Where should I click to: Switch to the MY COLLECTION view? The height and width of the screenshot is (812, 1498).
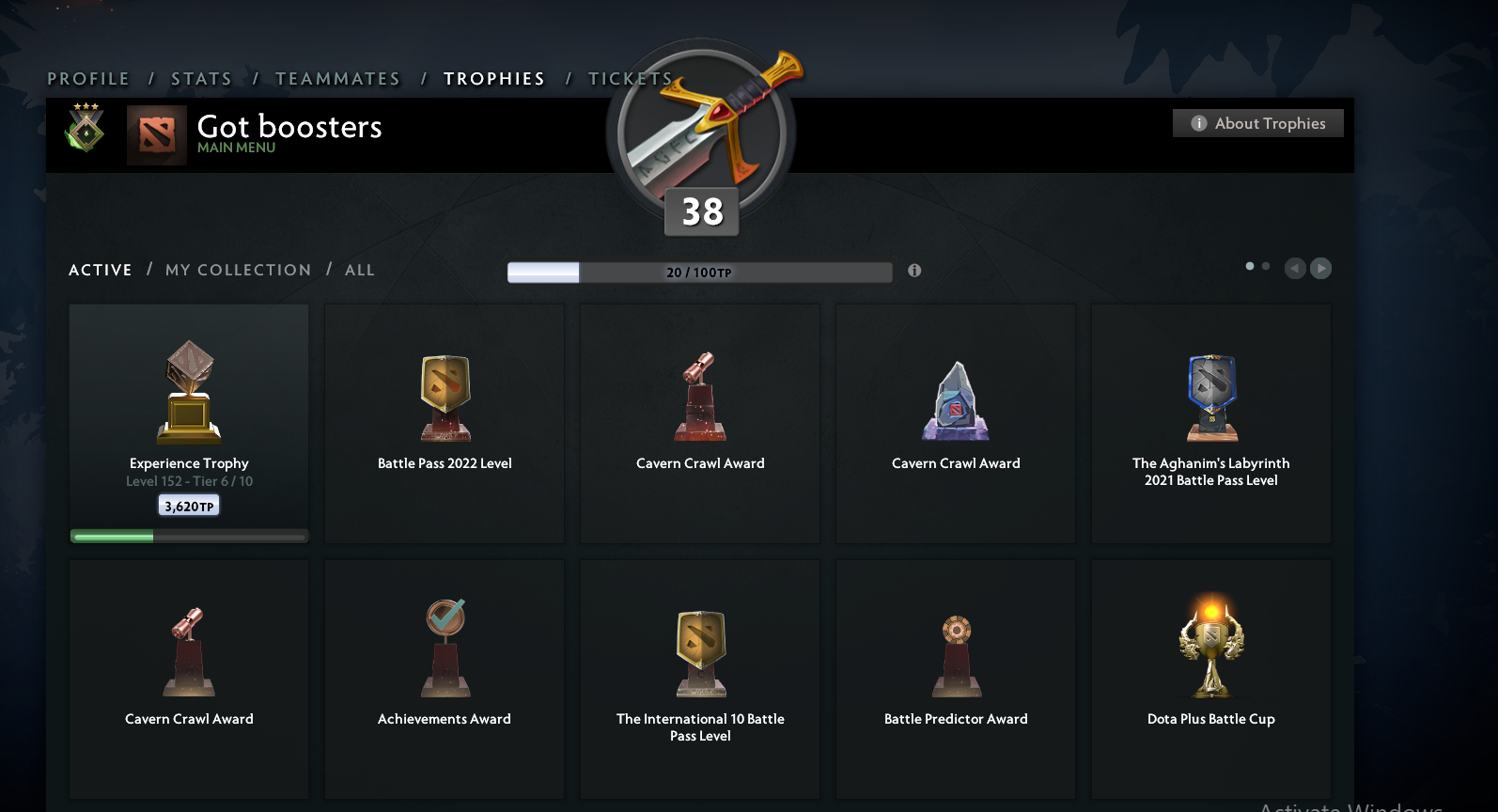tap(238, 270)
